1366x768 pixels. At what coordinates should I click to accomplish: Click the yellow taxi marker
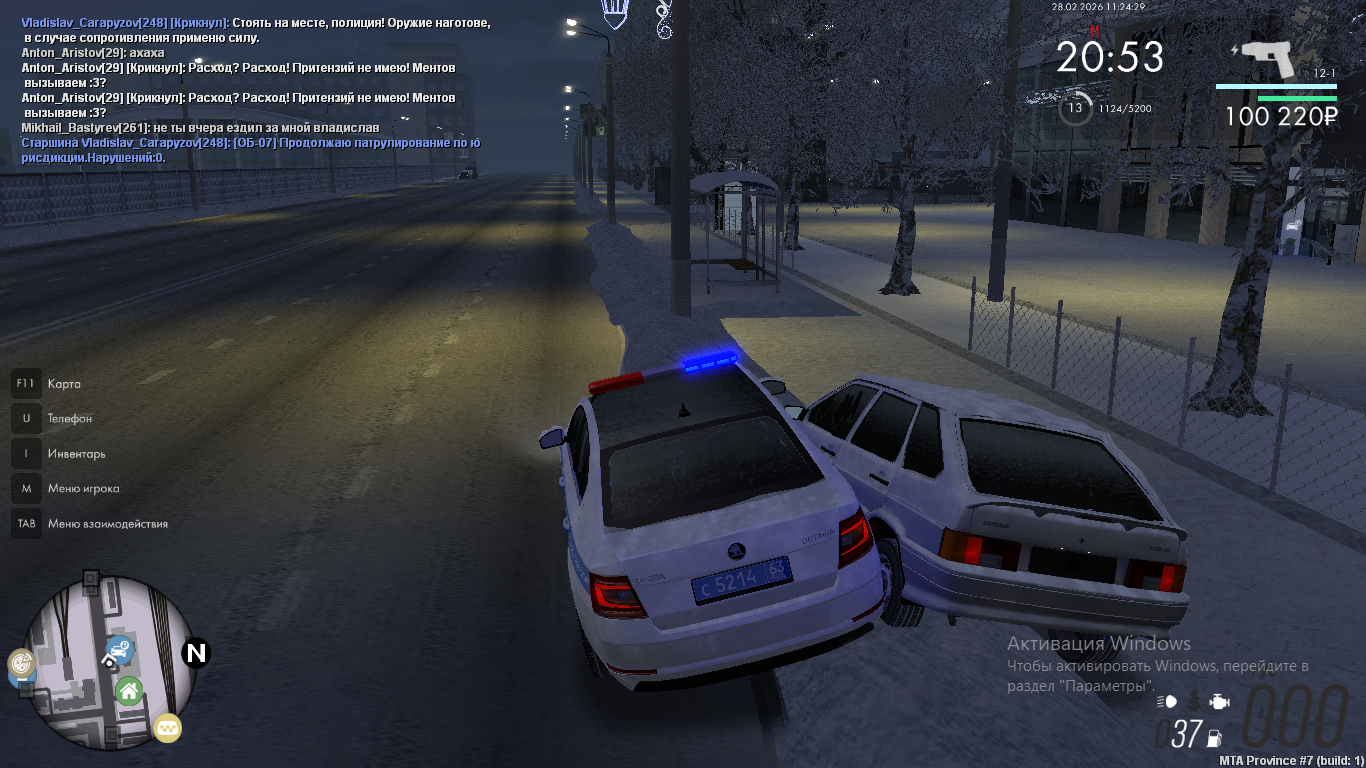pos(167,728)
